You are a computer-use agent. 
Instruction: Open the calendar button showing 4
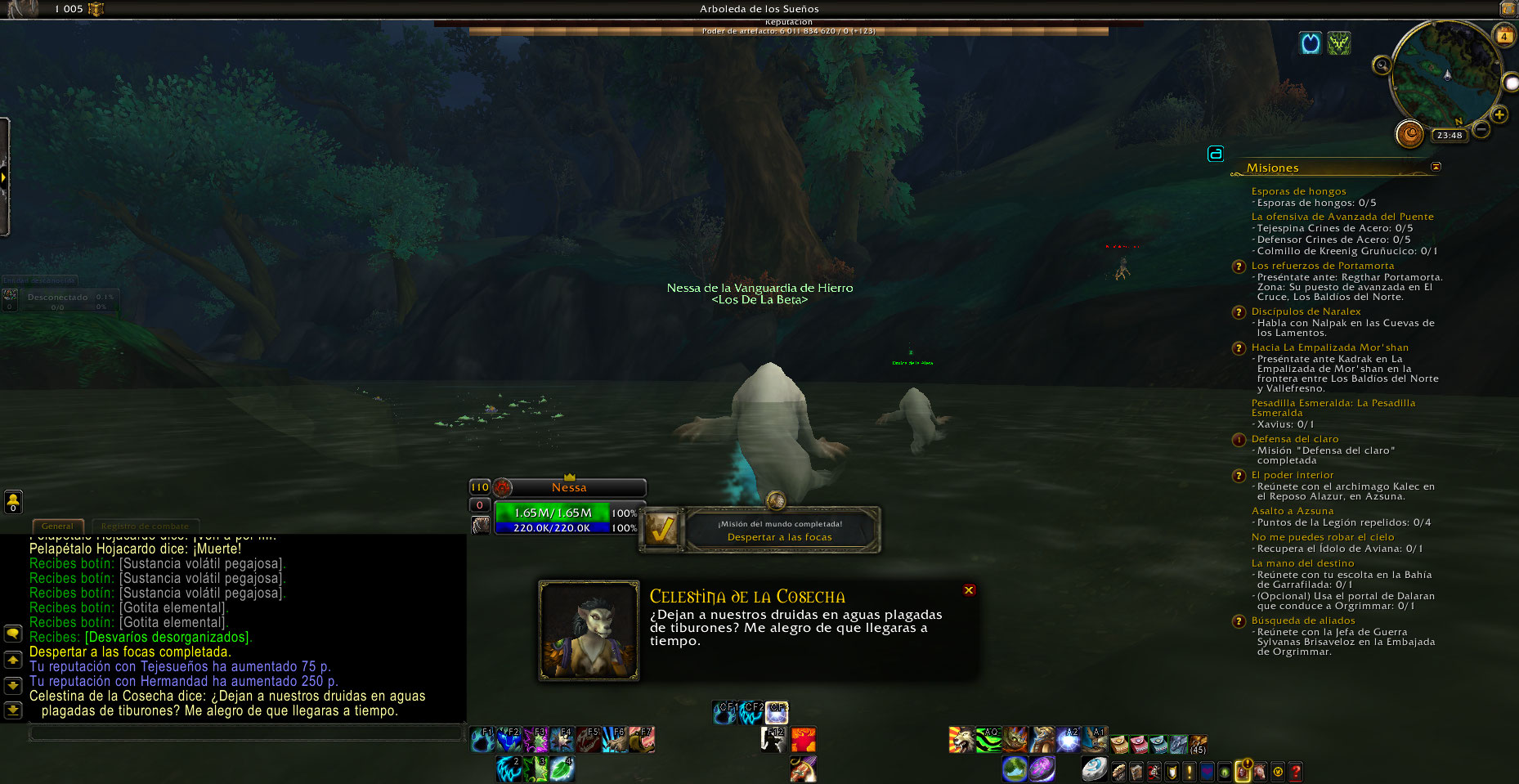(x=1504, y=36)
